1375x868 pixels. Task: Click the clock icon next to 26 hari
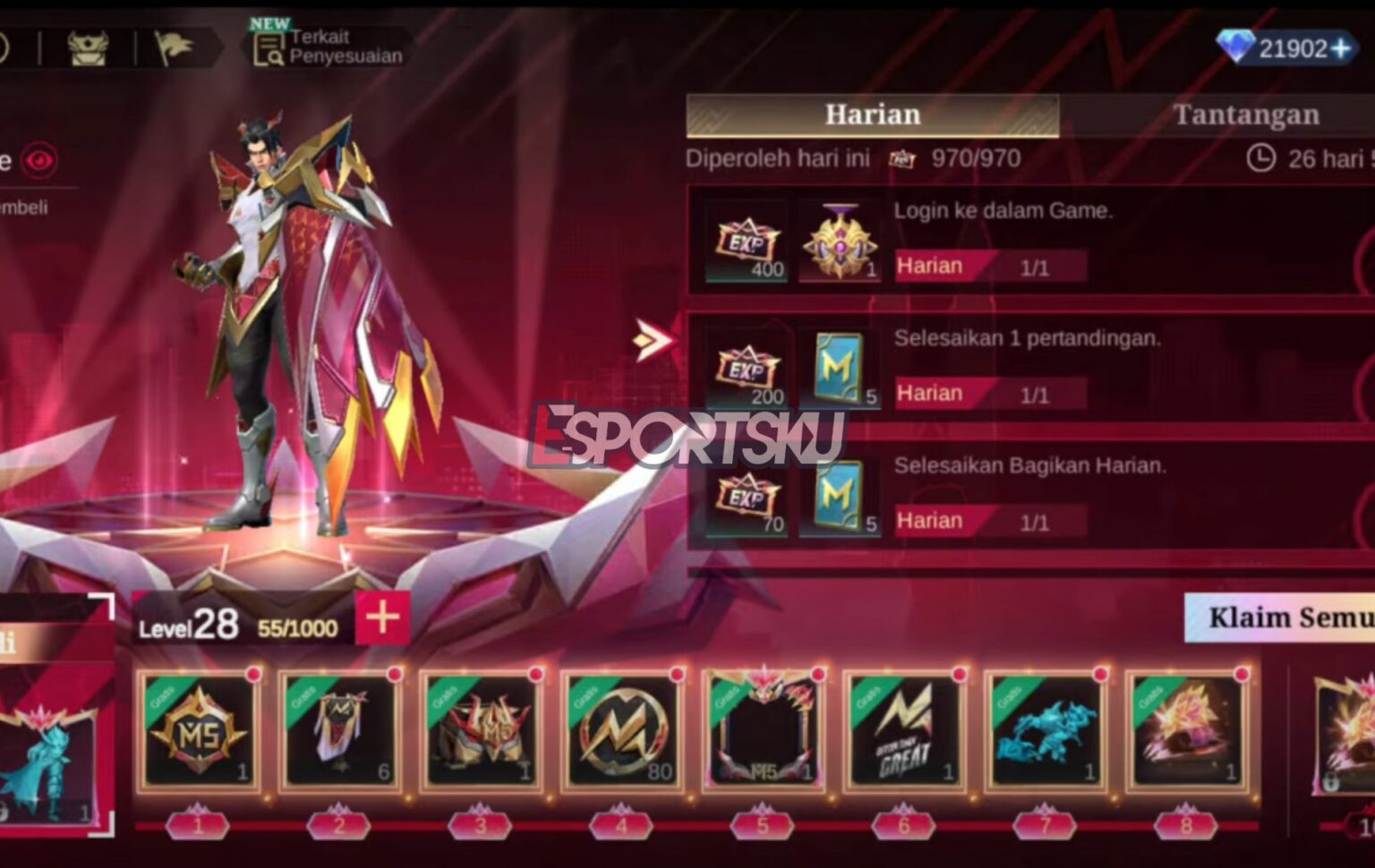click(x=1257, y=157)
